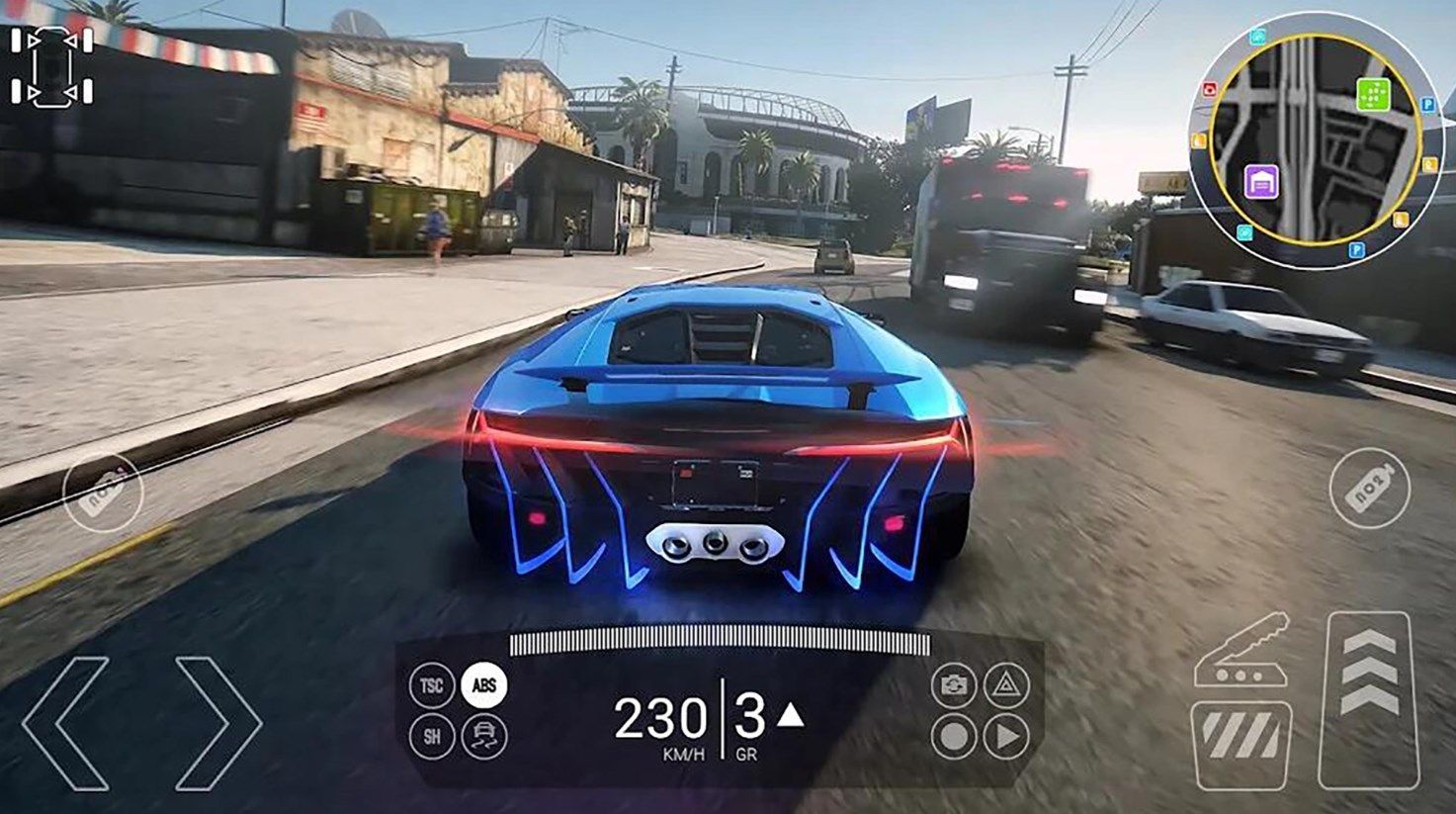The width and height of the screenshot is (1456, 814).
Task: Tap the green dealership icon on the minimap
Action: [x=1374, y=93]
